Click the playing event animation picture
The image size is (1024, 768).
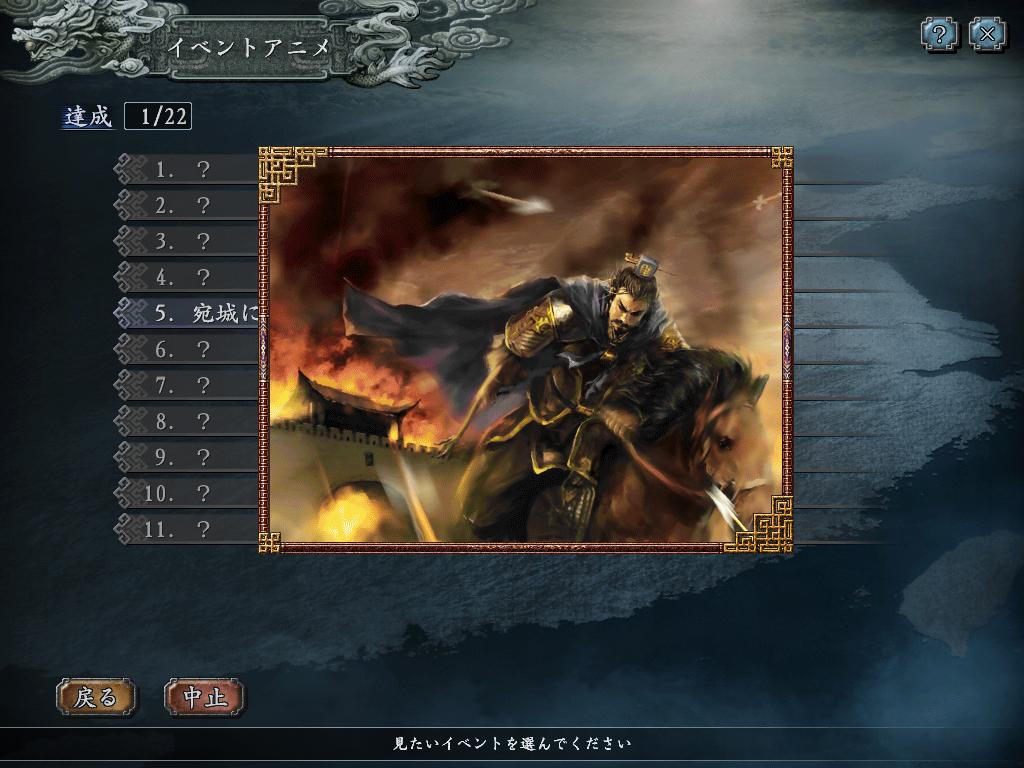pyautogui.click(x=525, y=350)
